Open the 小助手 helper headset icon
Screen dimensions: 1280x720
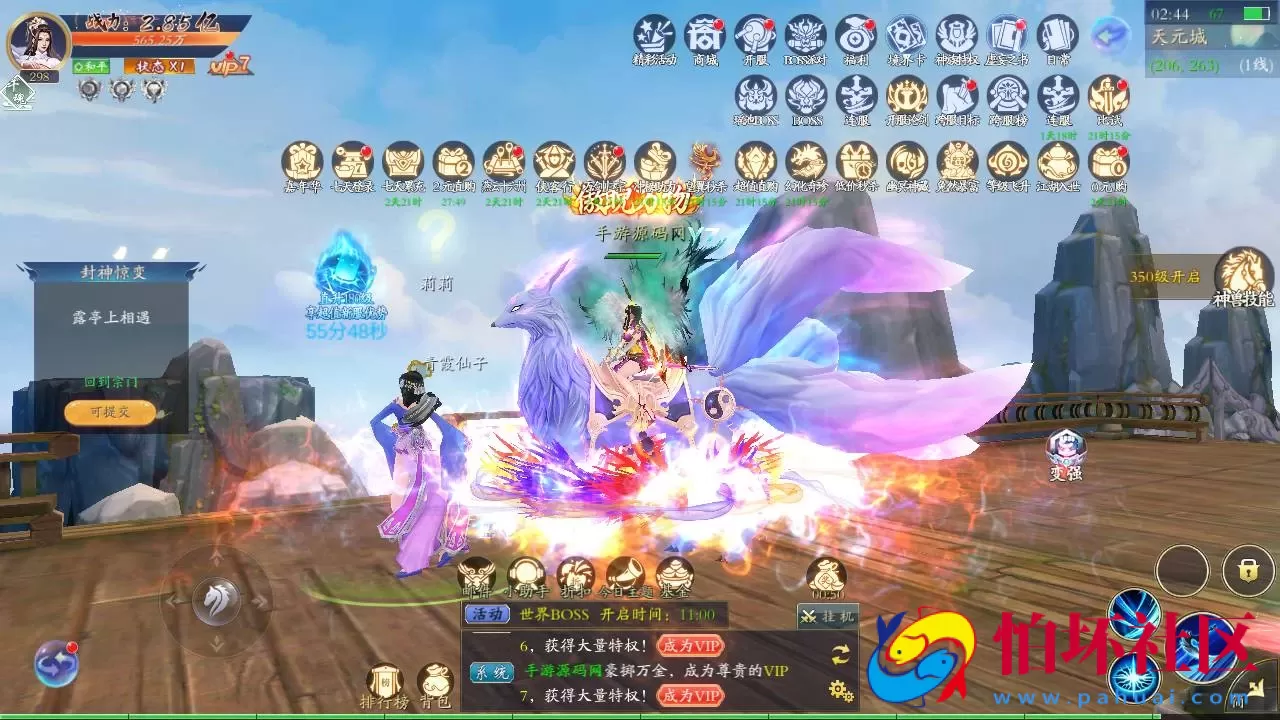pos(526,574)
